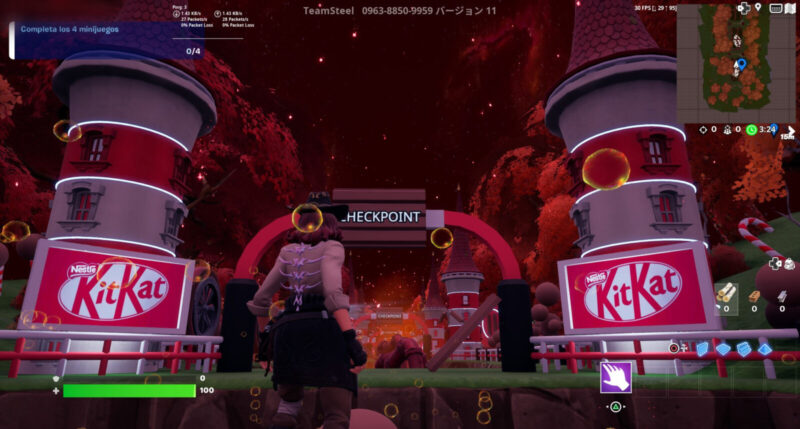
Task: Choose the brick building material
Action: [756, 296]
